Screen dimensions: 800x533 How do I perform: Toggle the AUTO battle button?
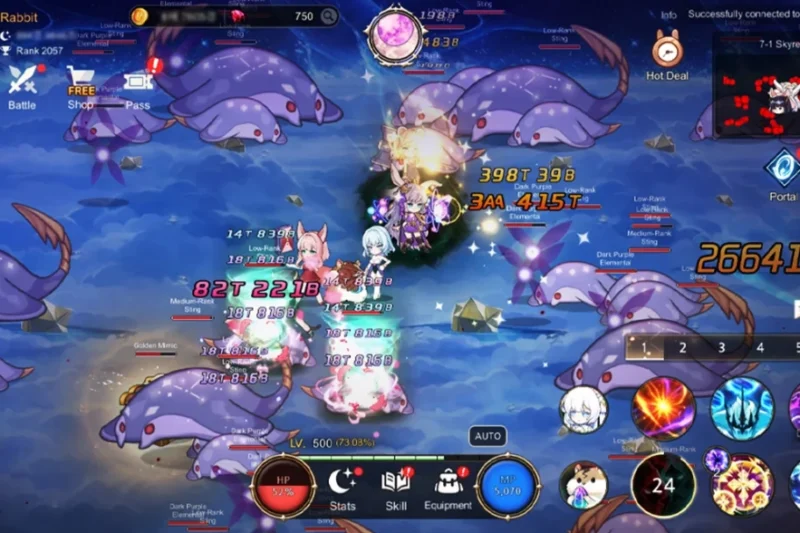coord(488,436)
